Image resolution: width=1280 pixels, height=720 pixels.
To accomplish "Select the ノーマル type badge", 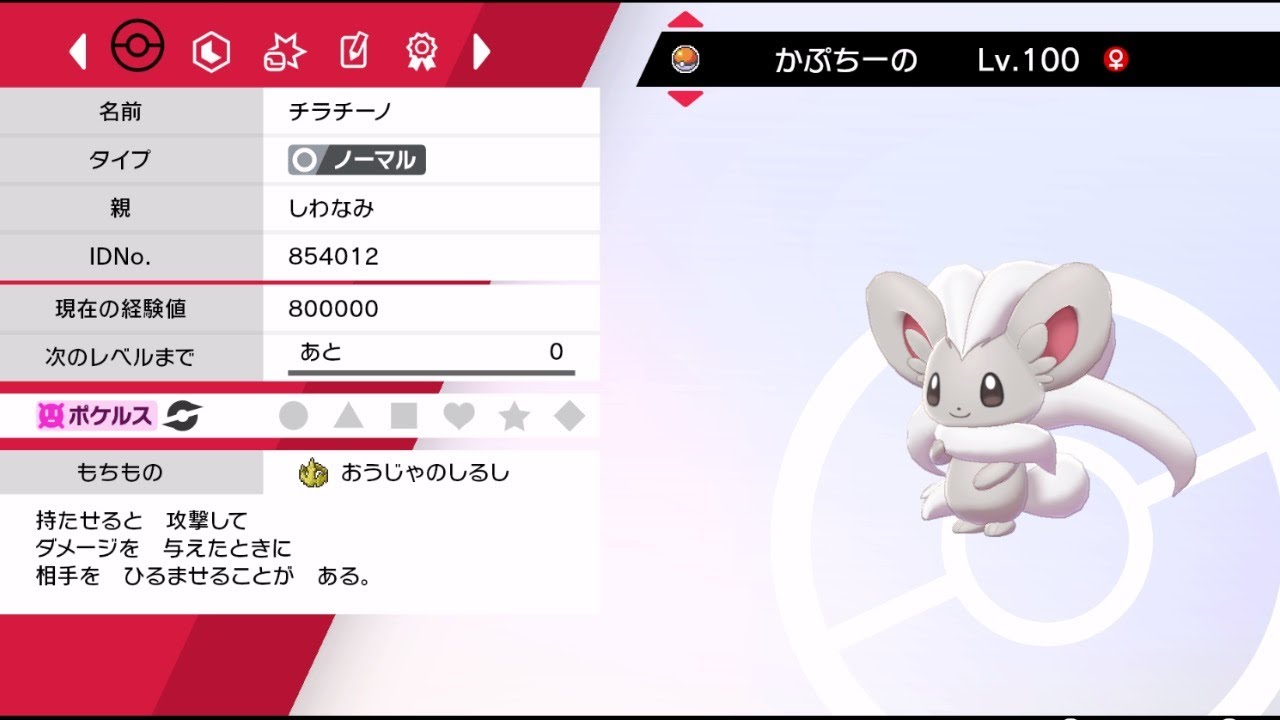I will 357,160.
